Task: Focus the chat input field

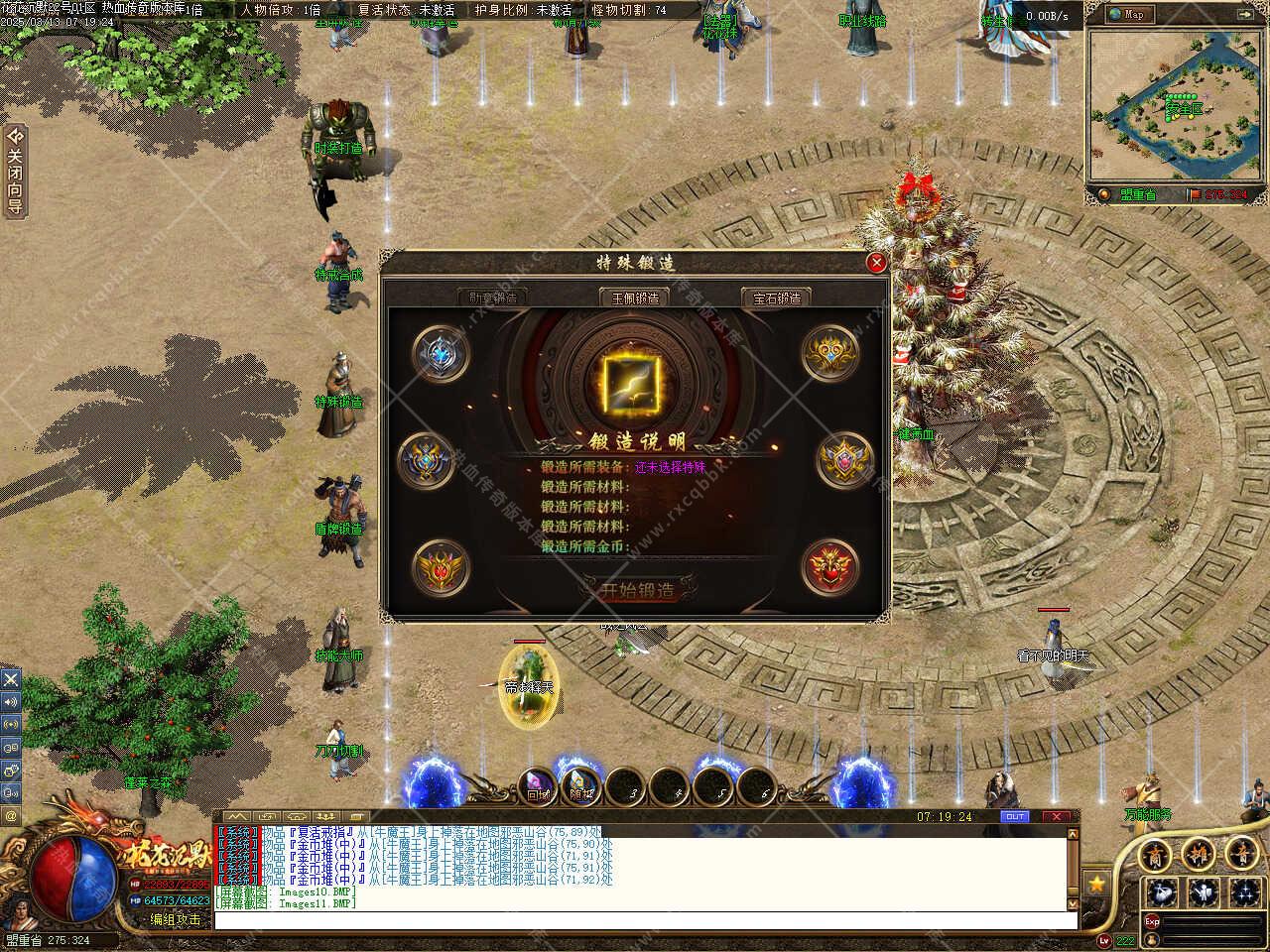Action: coord(645,920)
